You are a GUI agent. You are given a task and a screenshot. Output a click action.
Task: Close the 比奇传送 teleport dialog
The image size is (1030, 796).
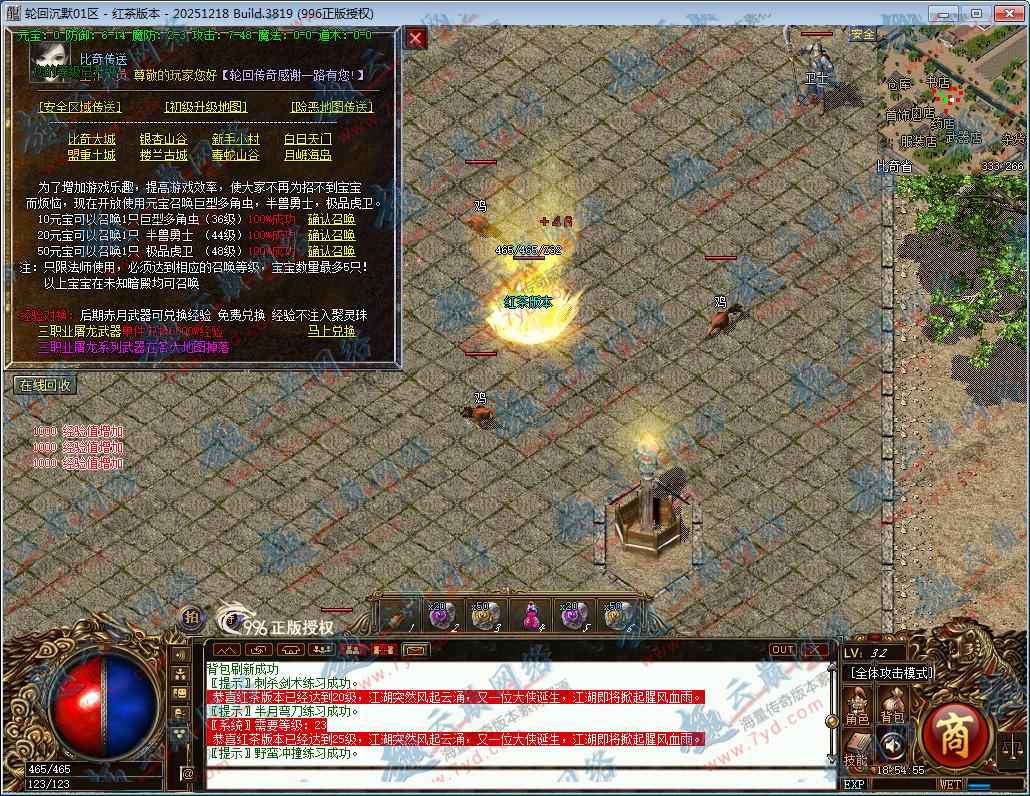pyautogui.click(x=416, y=39)
